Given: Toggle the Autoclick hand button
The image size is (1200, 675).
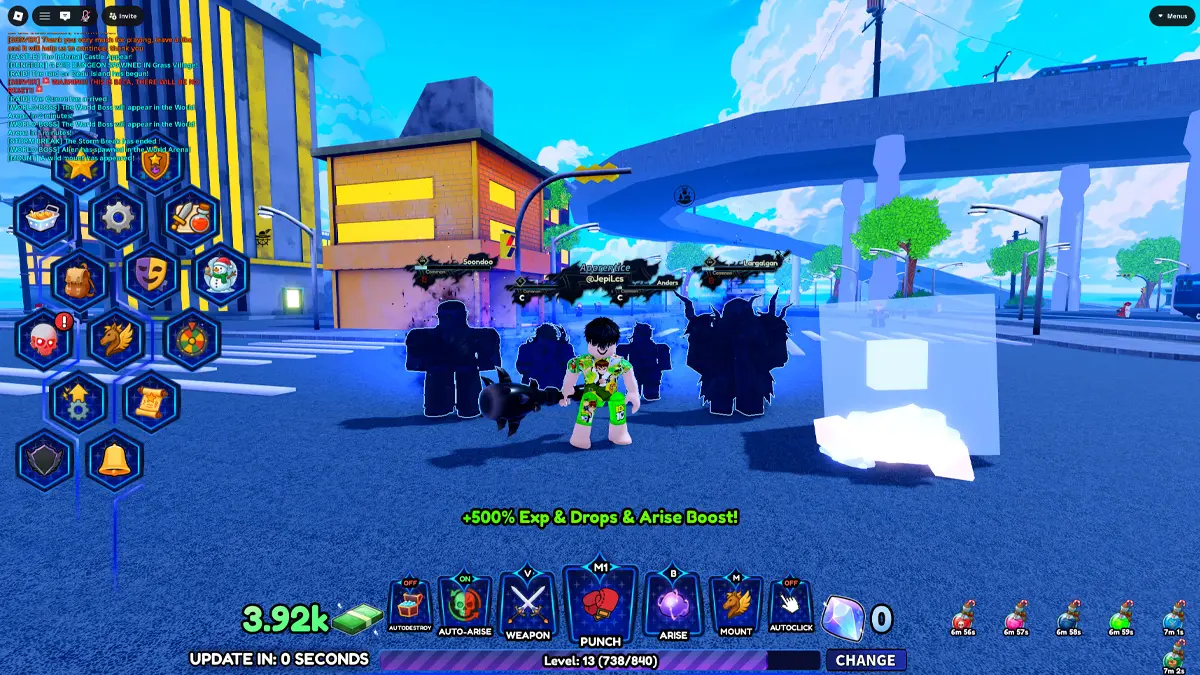Looking at the screenshot, I should [790, 607].
